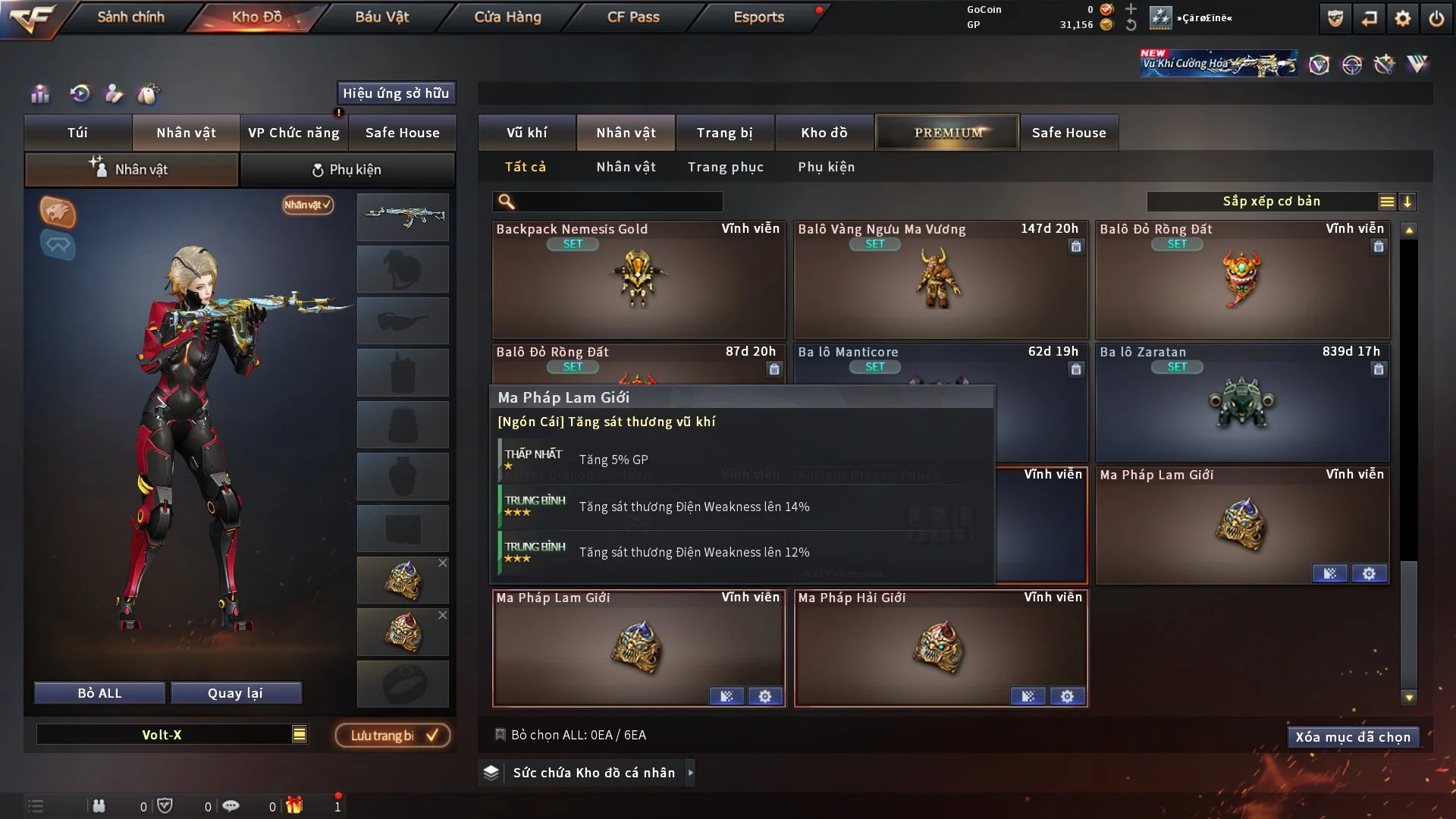Open the CF Pass tab
The width and height of the screenshot is (1456, 819).
633,17
